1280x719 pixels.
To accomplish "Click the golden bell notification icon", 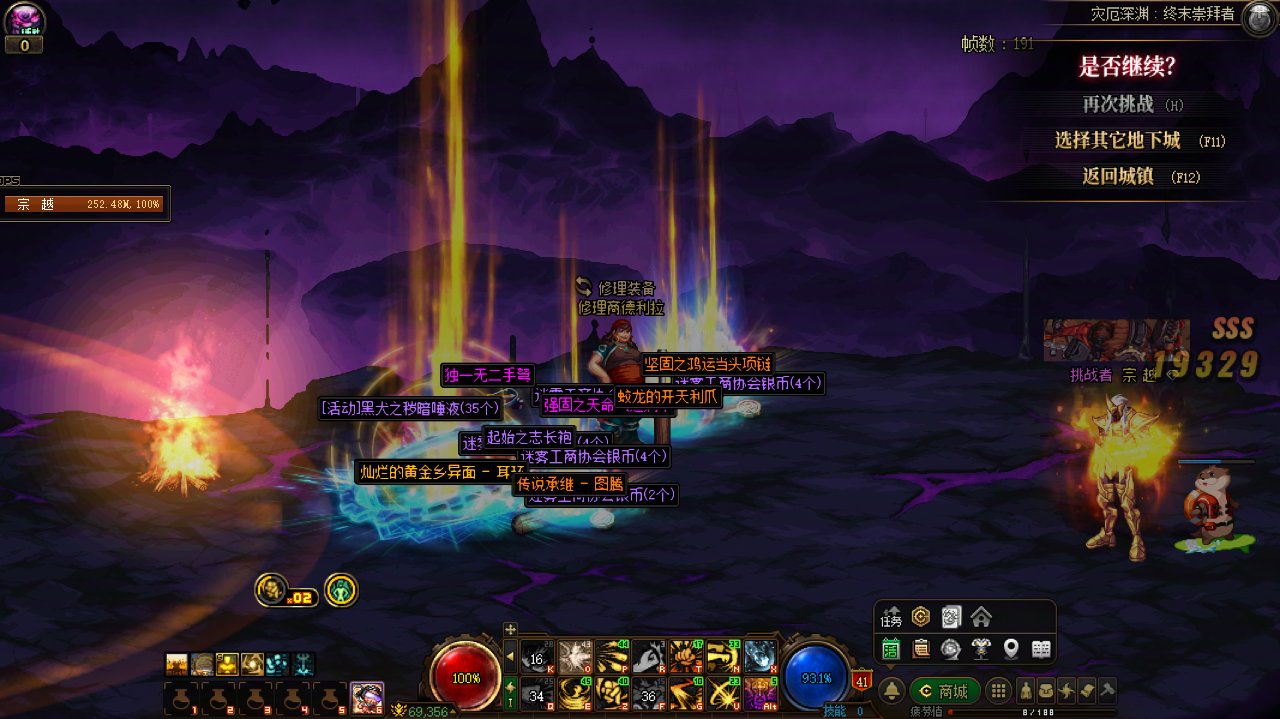I will point(891,691).
